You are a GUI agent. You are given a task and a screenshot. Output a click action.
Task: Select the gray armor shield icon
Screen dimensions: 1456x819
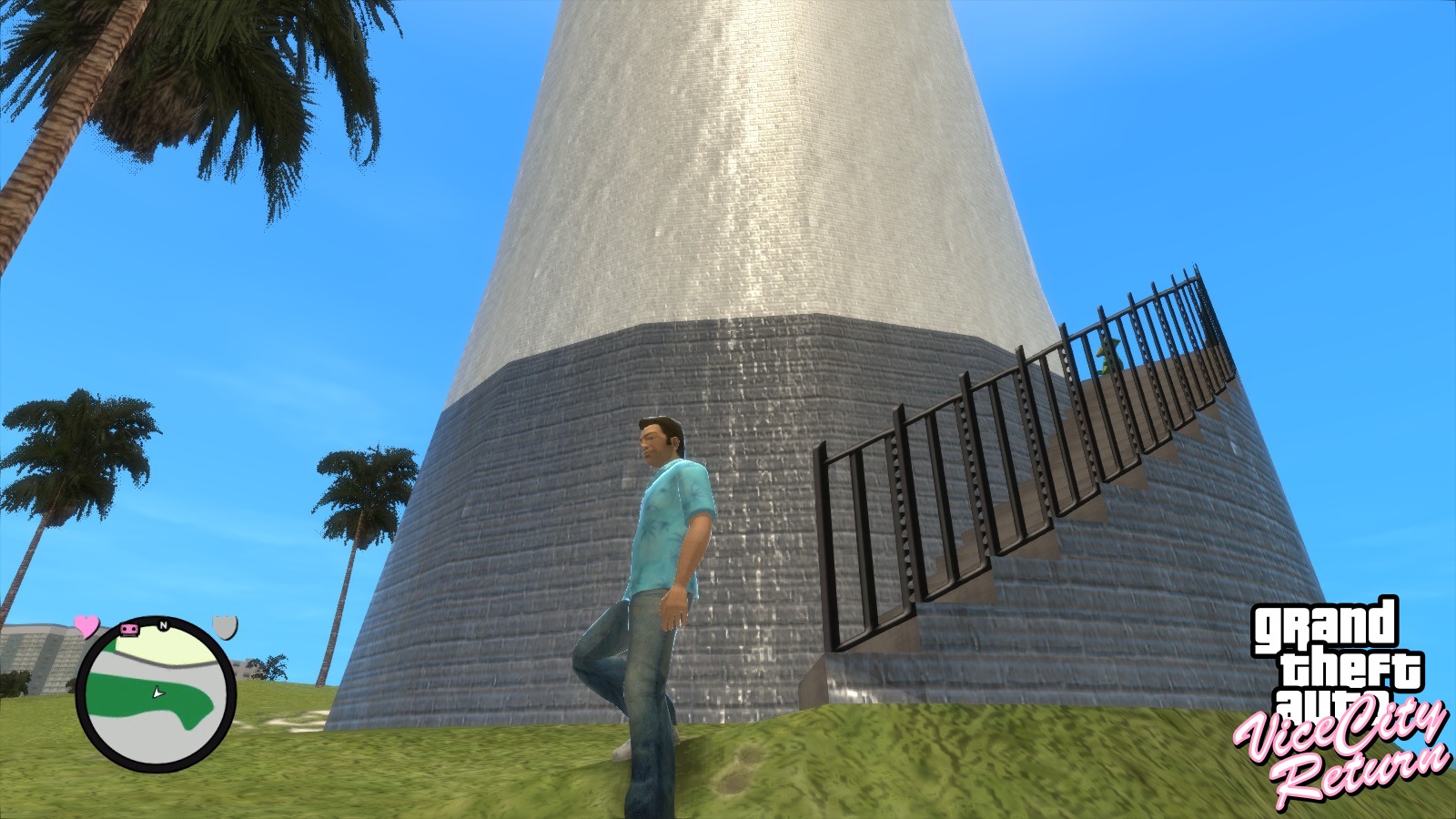coord(226,626)
